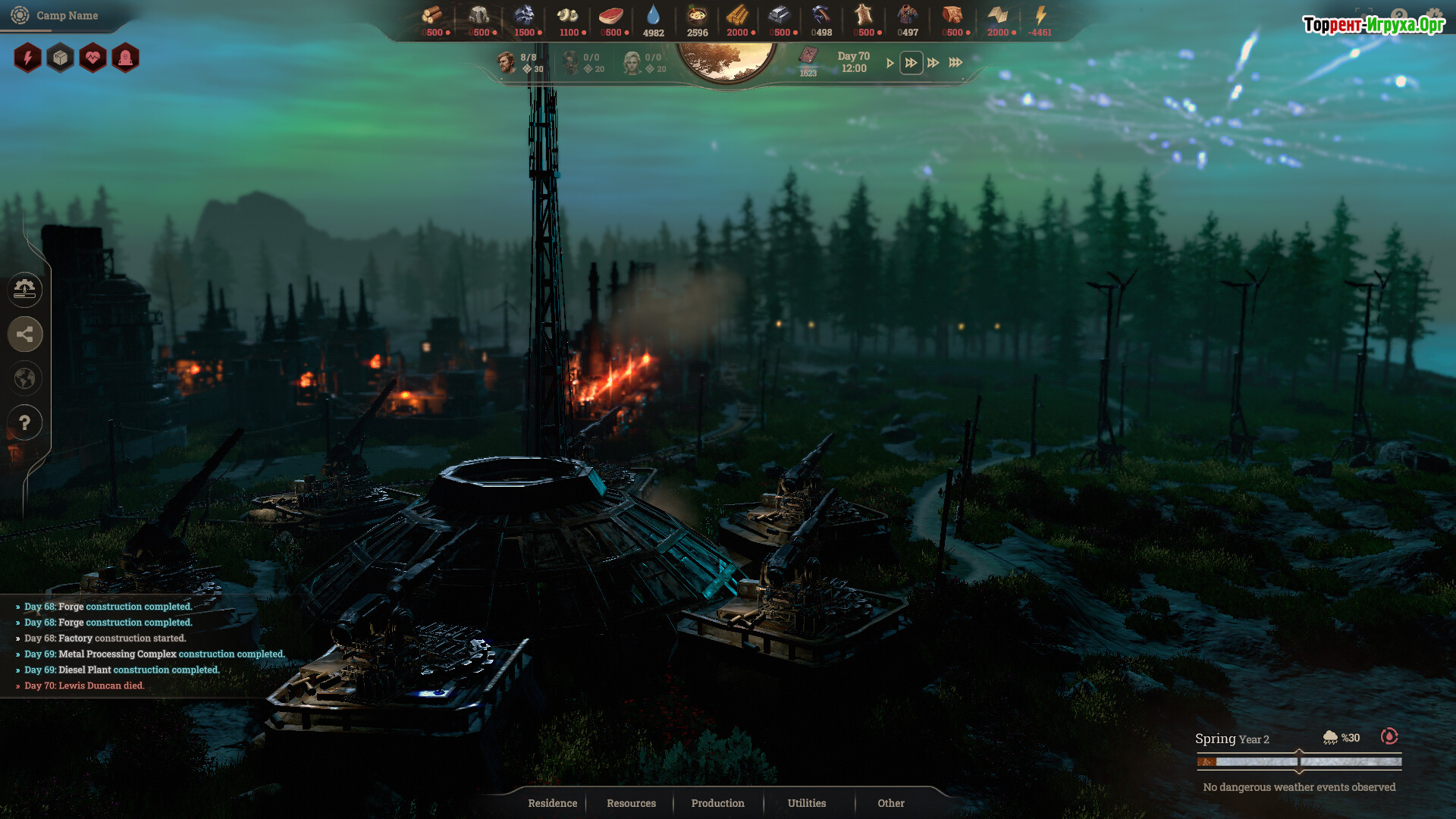Click the heartbeat health alert icon
1456x819 pixels.
pos(93,58)
